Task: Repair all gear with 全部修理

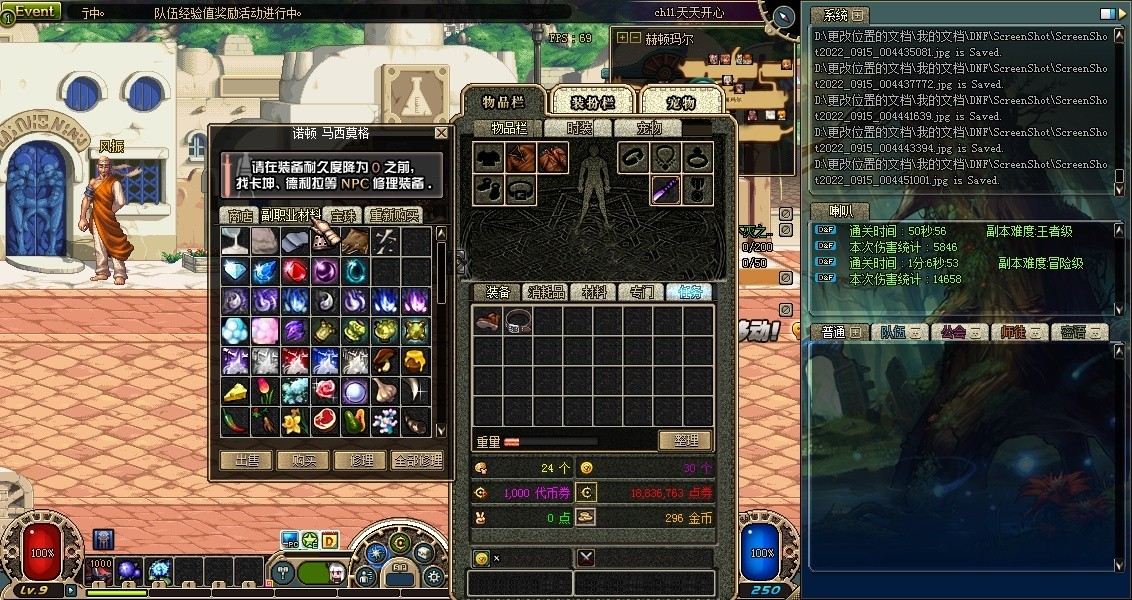Action: tap(417, 460)
